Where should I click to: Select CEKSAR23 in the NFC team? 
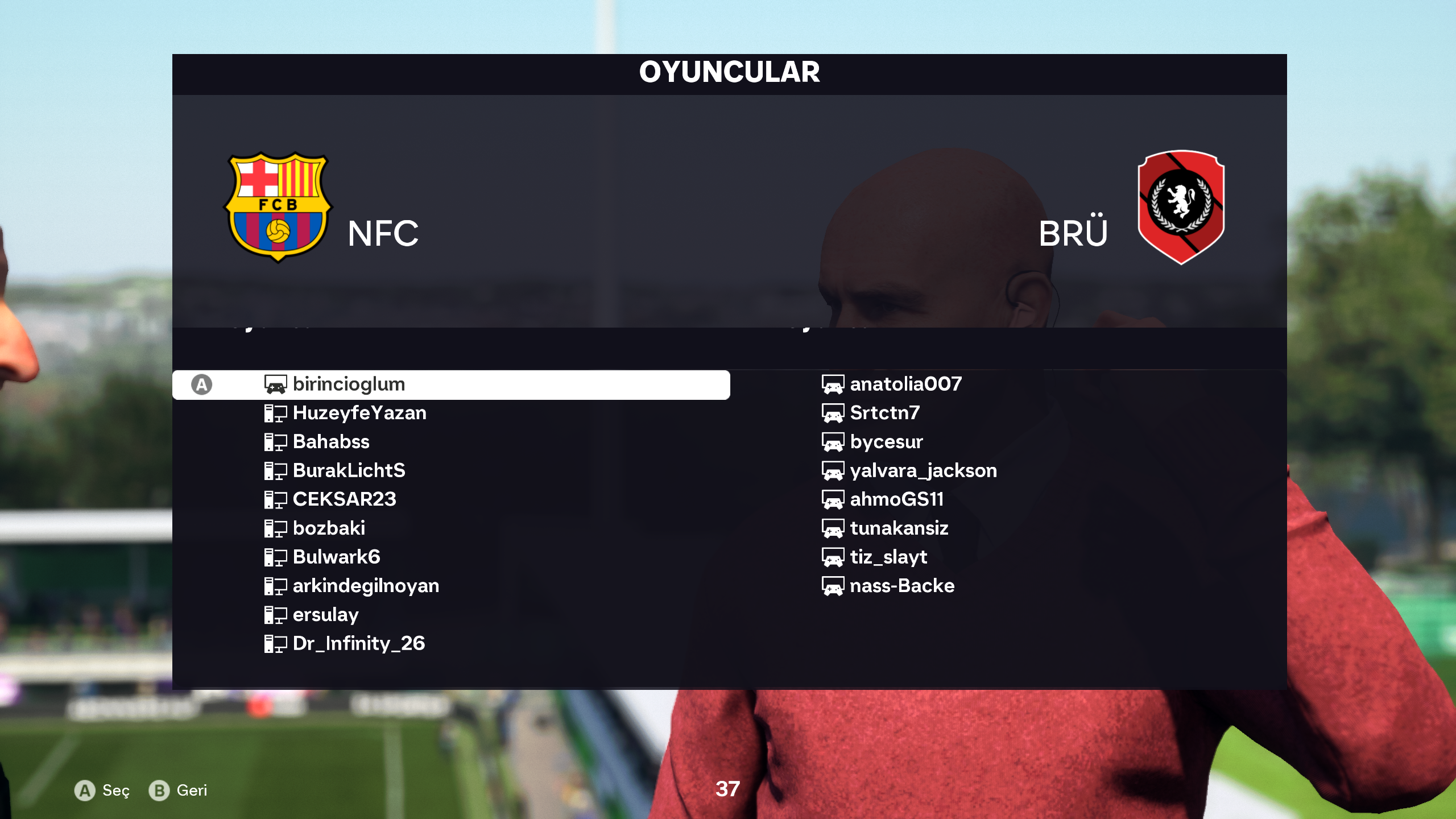pyautogui.click(x=344, y=499)
